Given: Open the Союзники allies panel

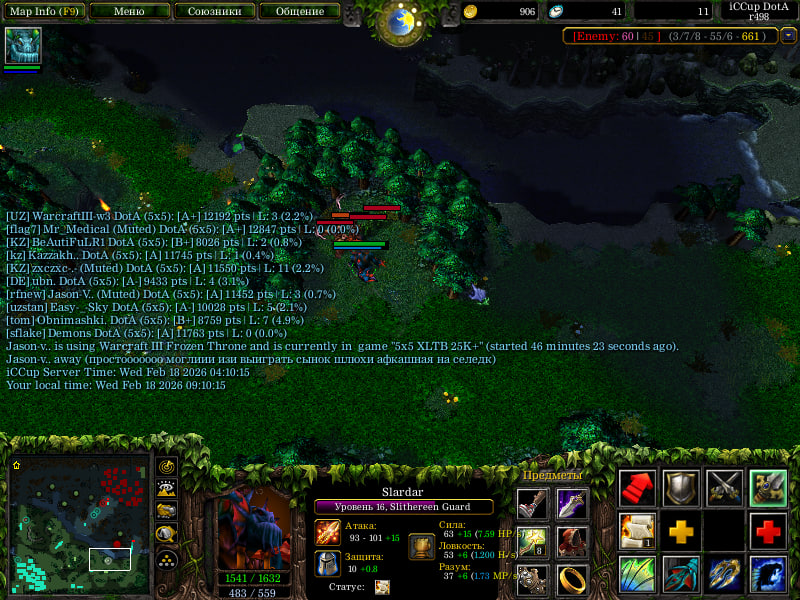Looking at the screenshot, I should pyautogui.click(x=213, y=12).
